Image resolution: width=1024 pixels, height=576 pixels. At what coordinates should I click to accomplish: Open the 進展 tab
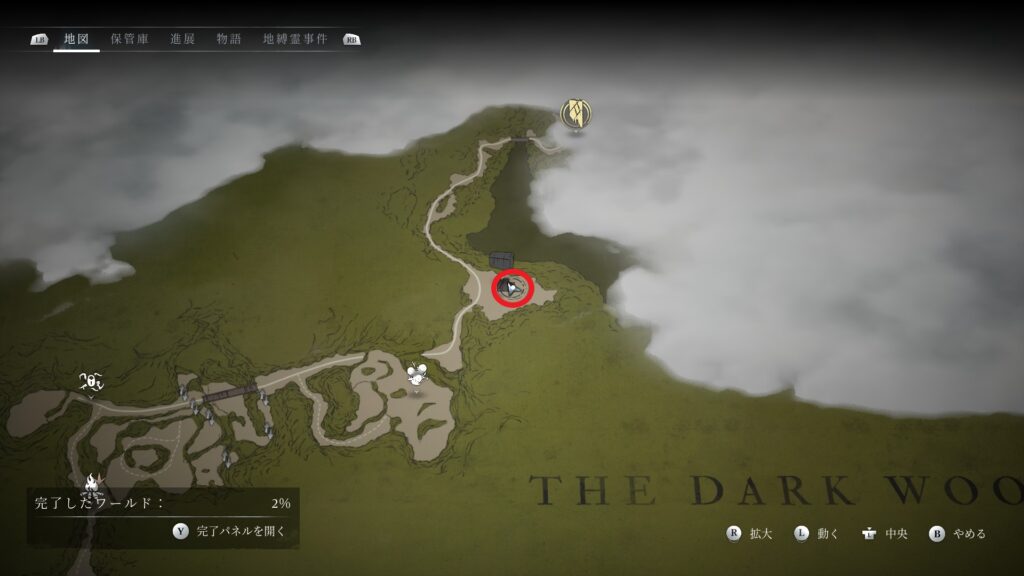click(183, 40)
